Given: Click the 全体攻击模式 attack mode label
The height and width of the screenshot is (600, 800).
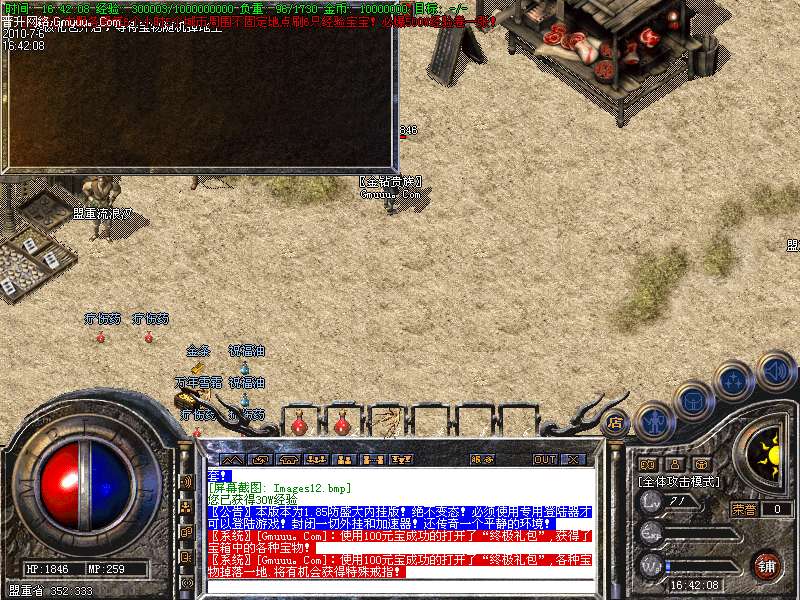Looking at the screenshot, I should click(x=676, y=481).
